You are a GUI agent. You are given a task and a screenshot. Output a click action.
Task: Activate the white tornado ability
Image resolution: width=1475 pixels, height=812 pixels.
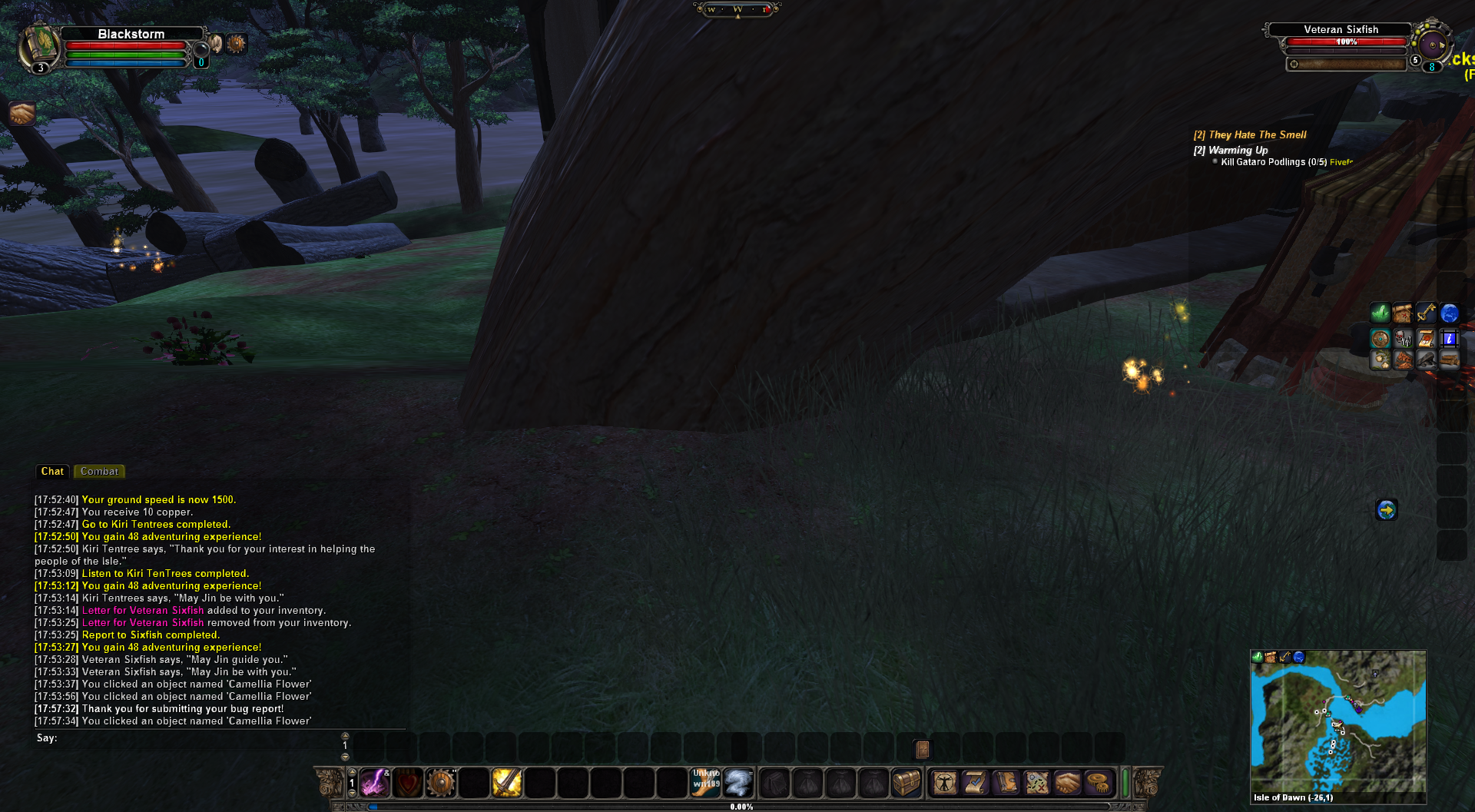[x=738, y=783]
